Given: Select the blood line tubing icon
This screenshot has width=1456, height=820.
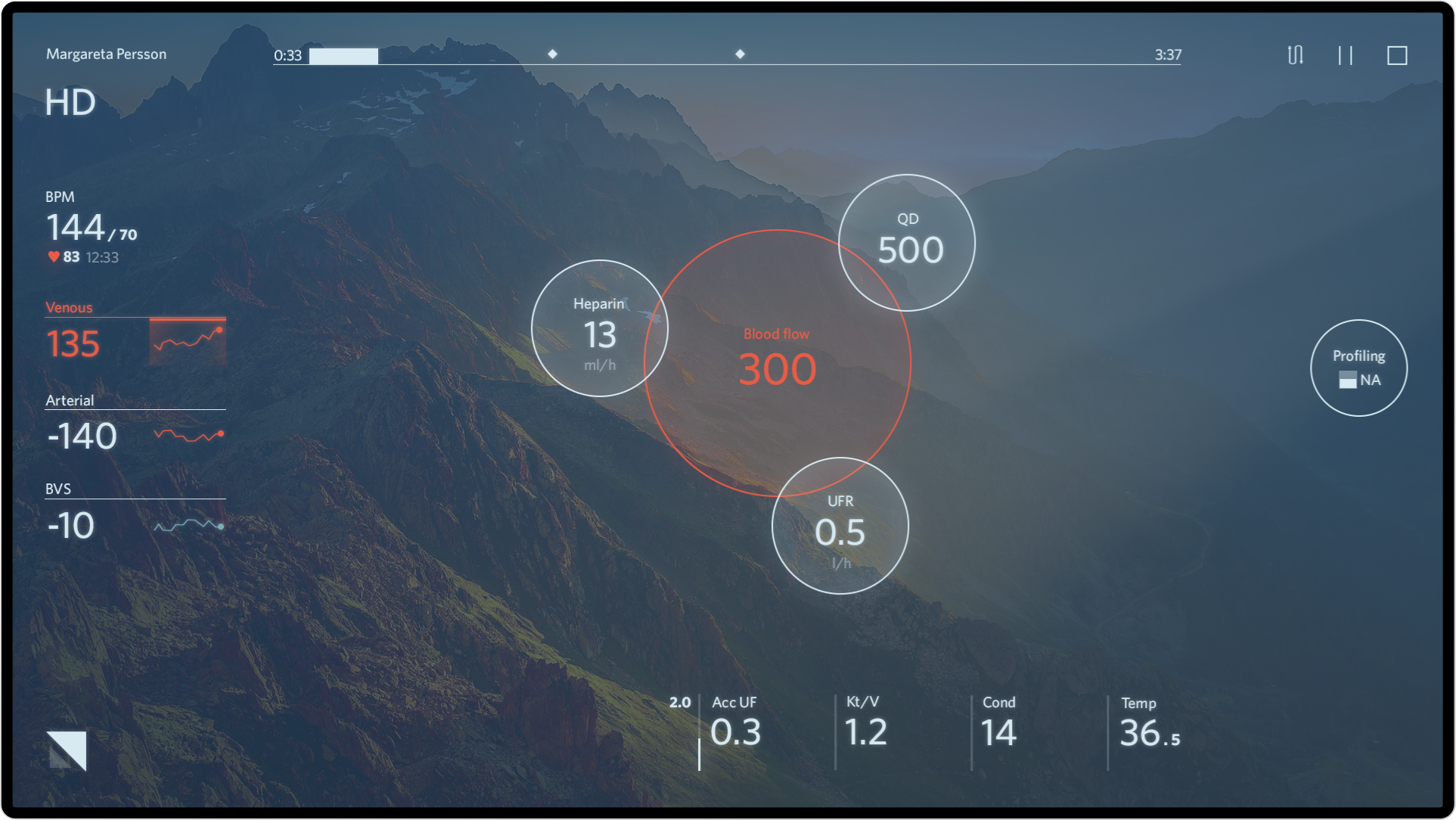Looking at the screenshot, I should (1295, 54).
